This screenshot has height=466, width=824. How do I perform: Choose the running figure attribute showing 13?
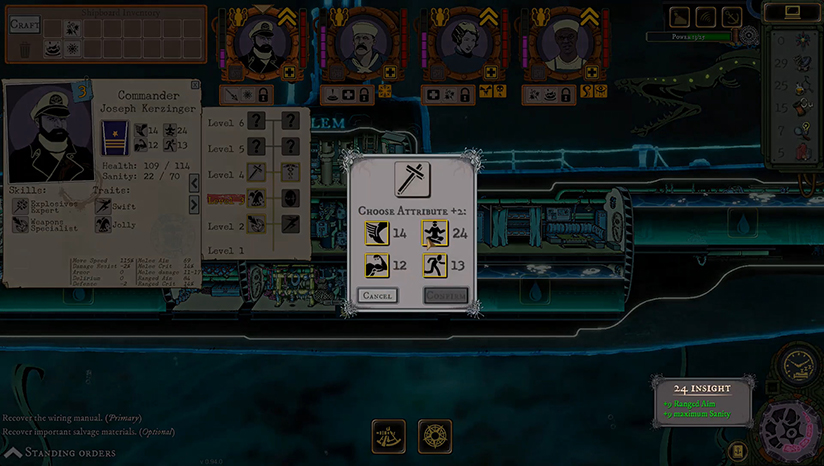(x=434, y=266)
